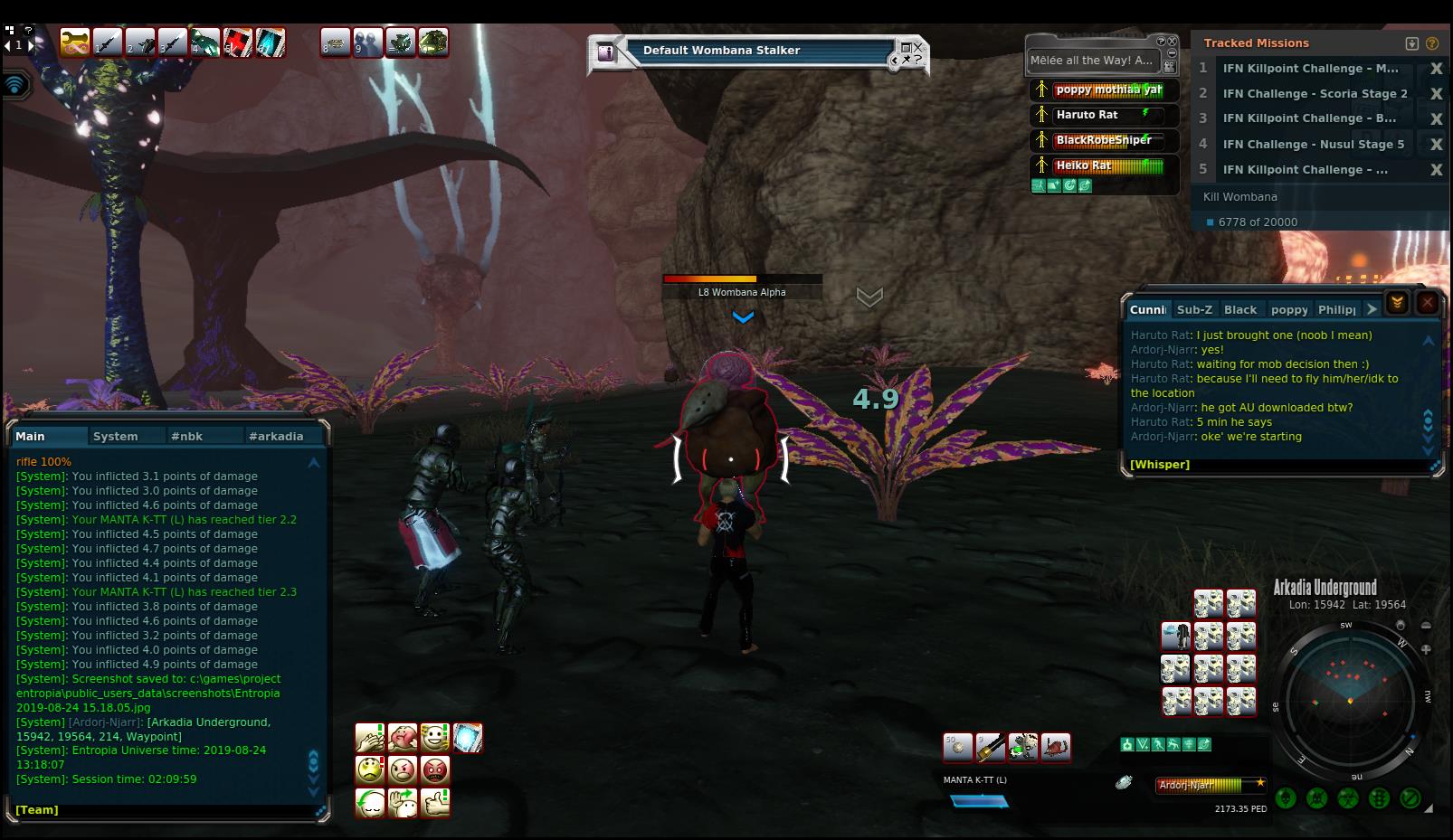Stop tracking IFN Challenge - Scoria Stage 2

(1435, 93)
